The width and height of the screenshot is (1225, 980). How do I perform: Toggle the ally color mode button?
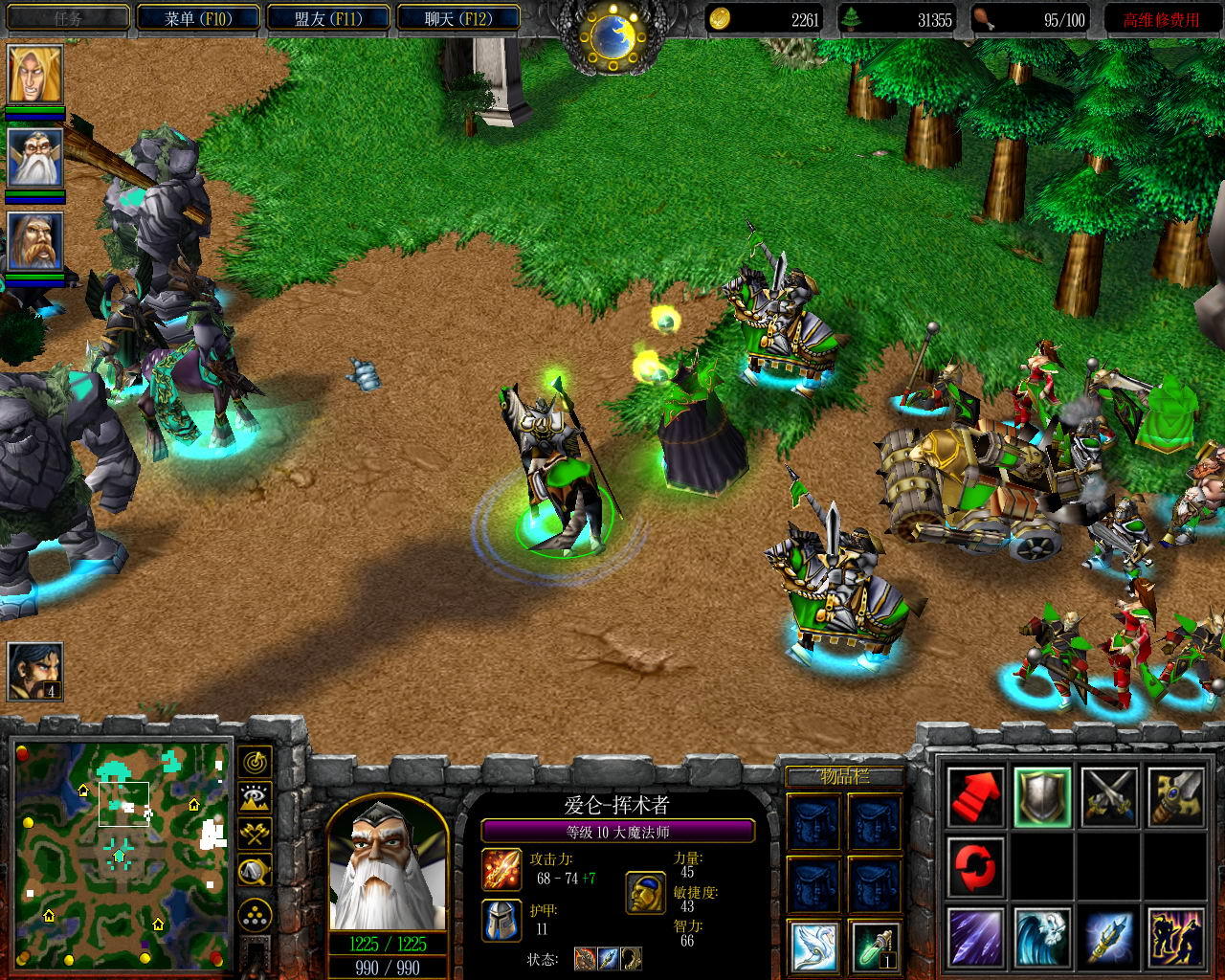[256, 834]
